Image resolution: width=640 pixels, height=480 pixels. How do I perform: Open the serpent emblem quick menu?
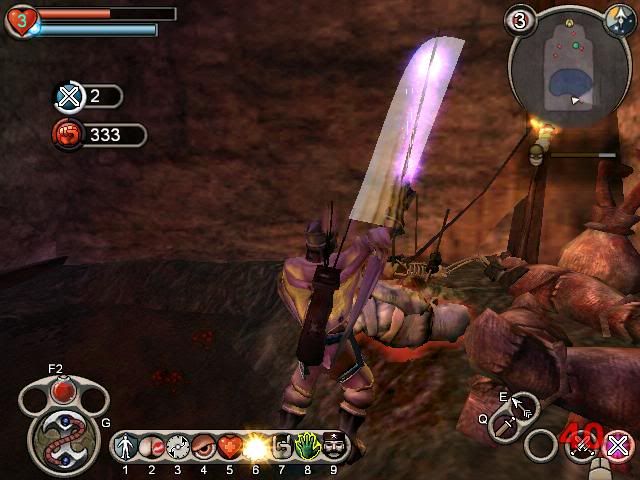coord(62,436)
